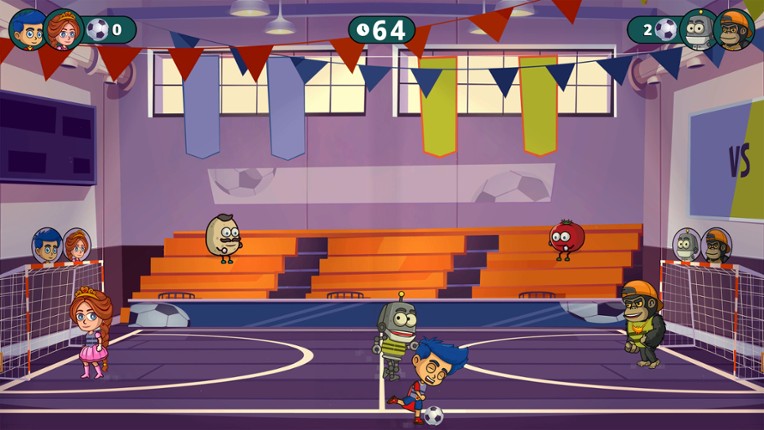This screenshot has width=764, height=430.
Task: Select the blue-haired boy scoreboard portrait
Action: click(x=27, y=29)
